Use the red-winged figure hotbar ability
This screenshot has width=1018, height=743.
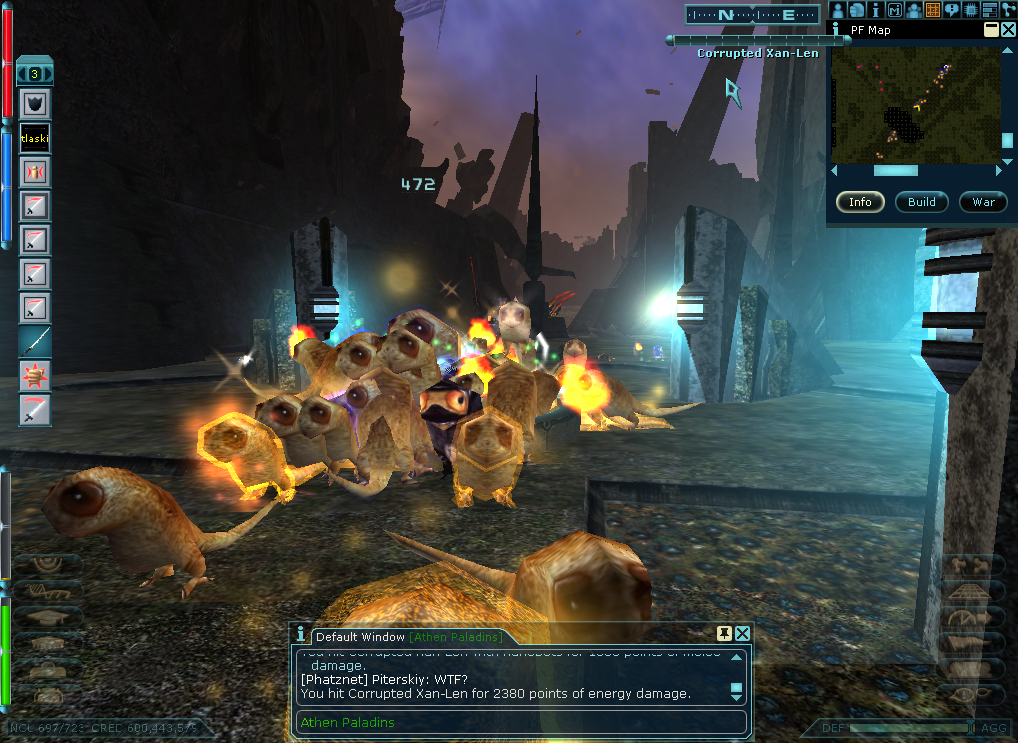(x=35, y=172)
